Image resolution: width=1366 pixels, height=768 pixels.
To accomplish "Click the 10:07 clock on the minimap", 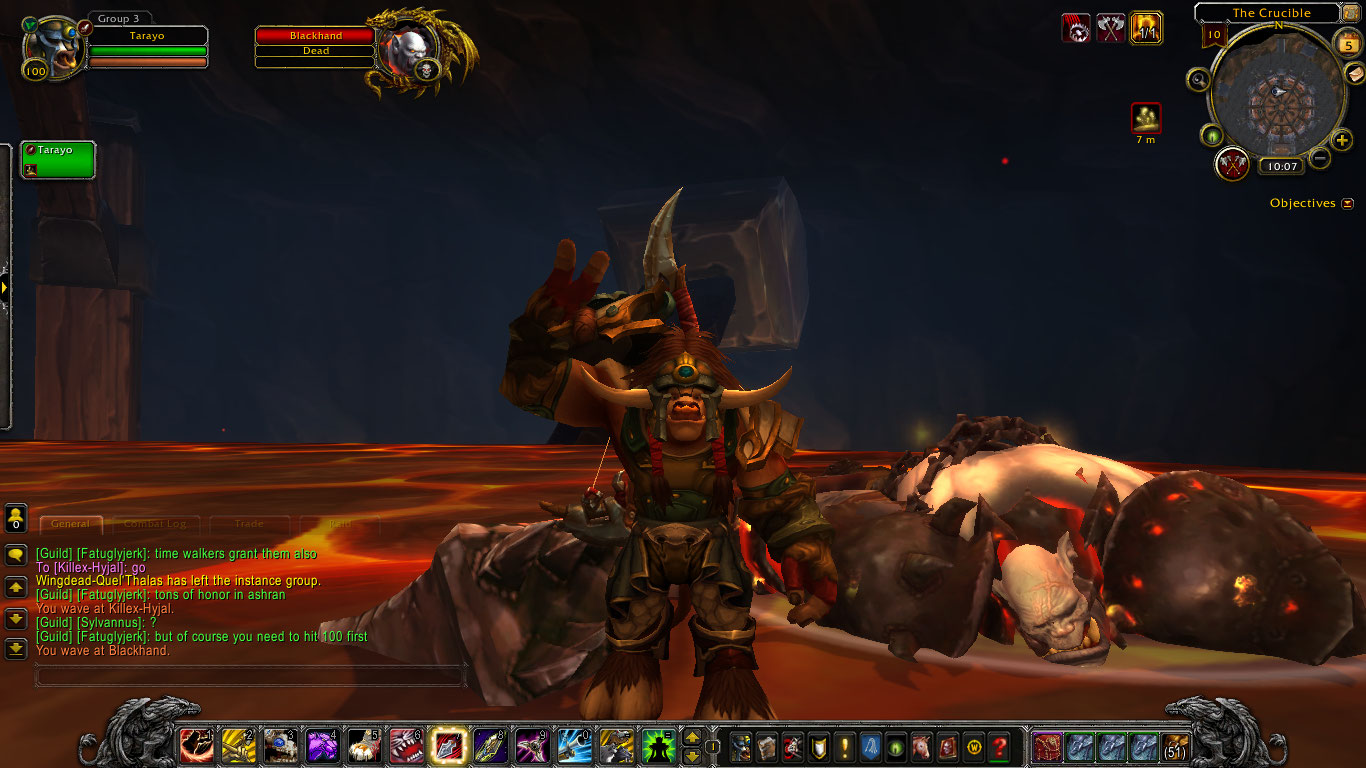I will click(1279, 166).
